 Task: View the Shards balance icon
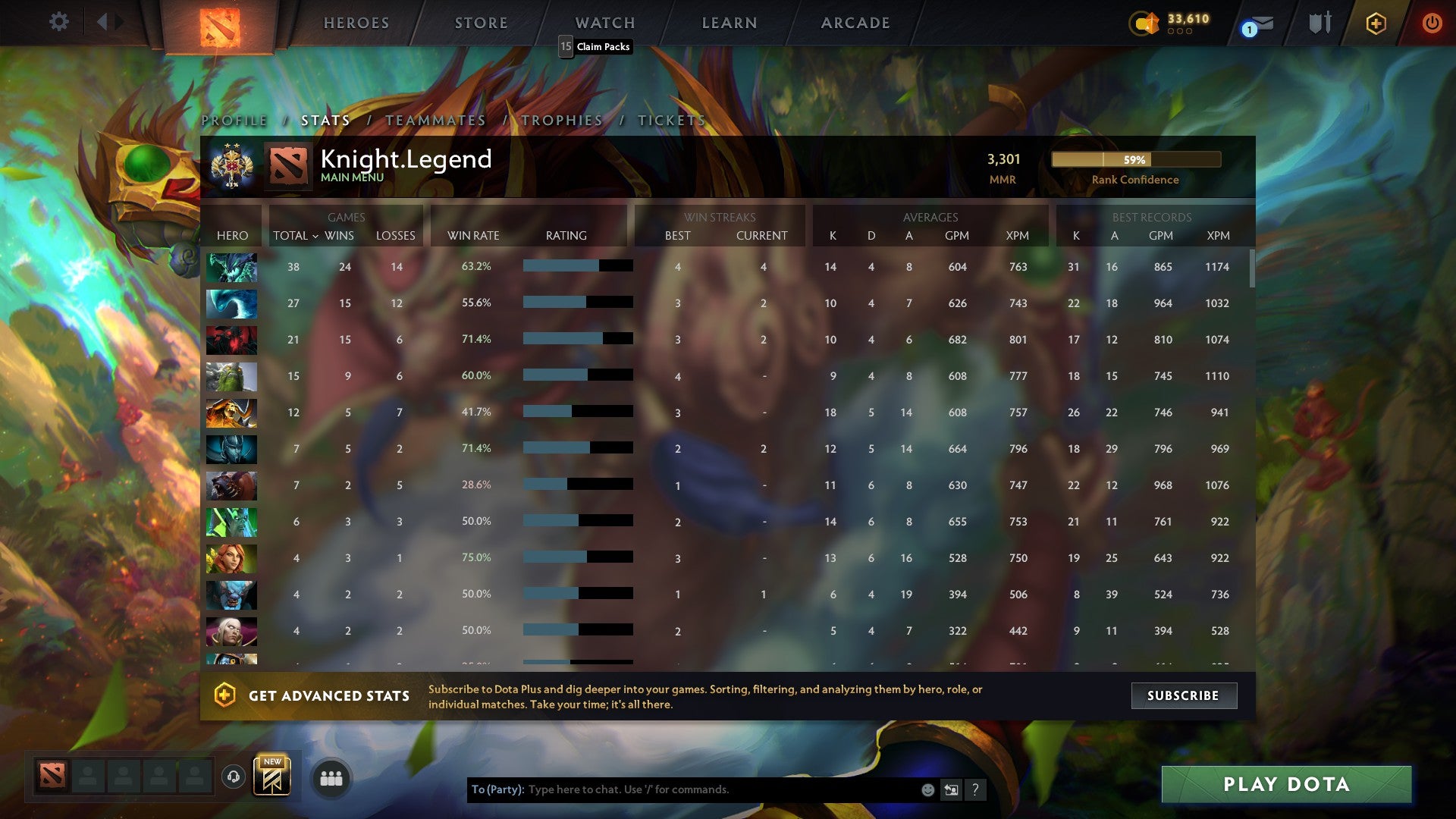1145,24
